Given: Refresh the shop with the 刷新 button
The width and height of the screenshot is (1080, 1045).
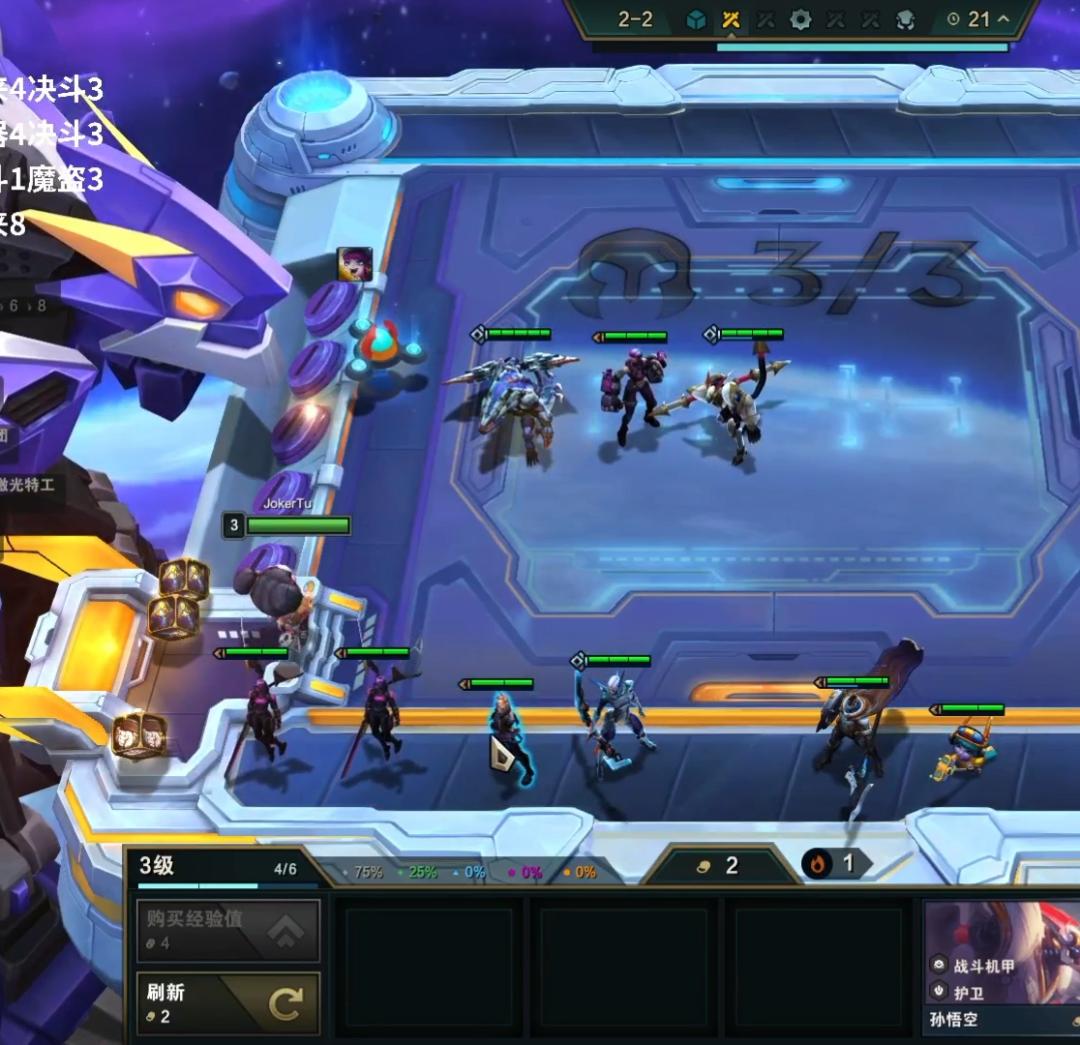Looking at the screenshot, I should pyautogui.click(x=228, y=1003).
